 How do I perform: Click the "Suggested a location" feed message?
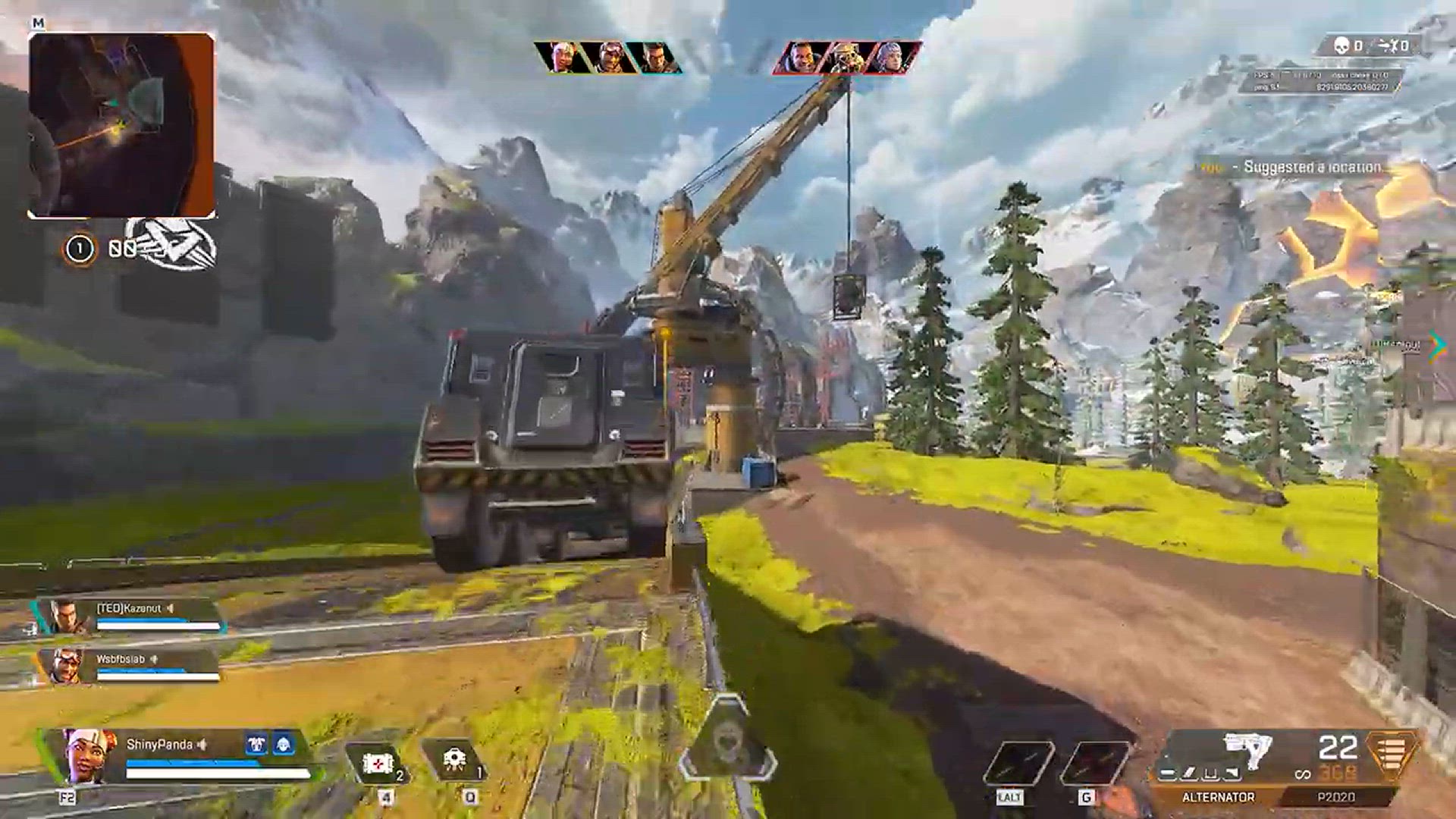[1312, 168]
